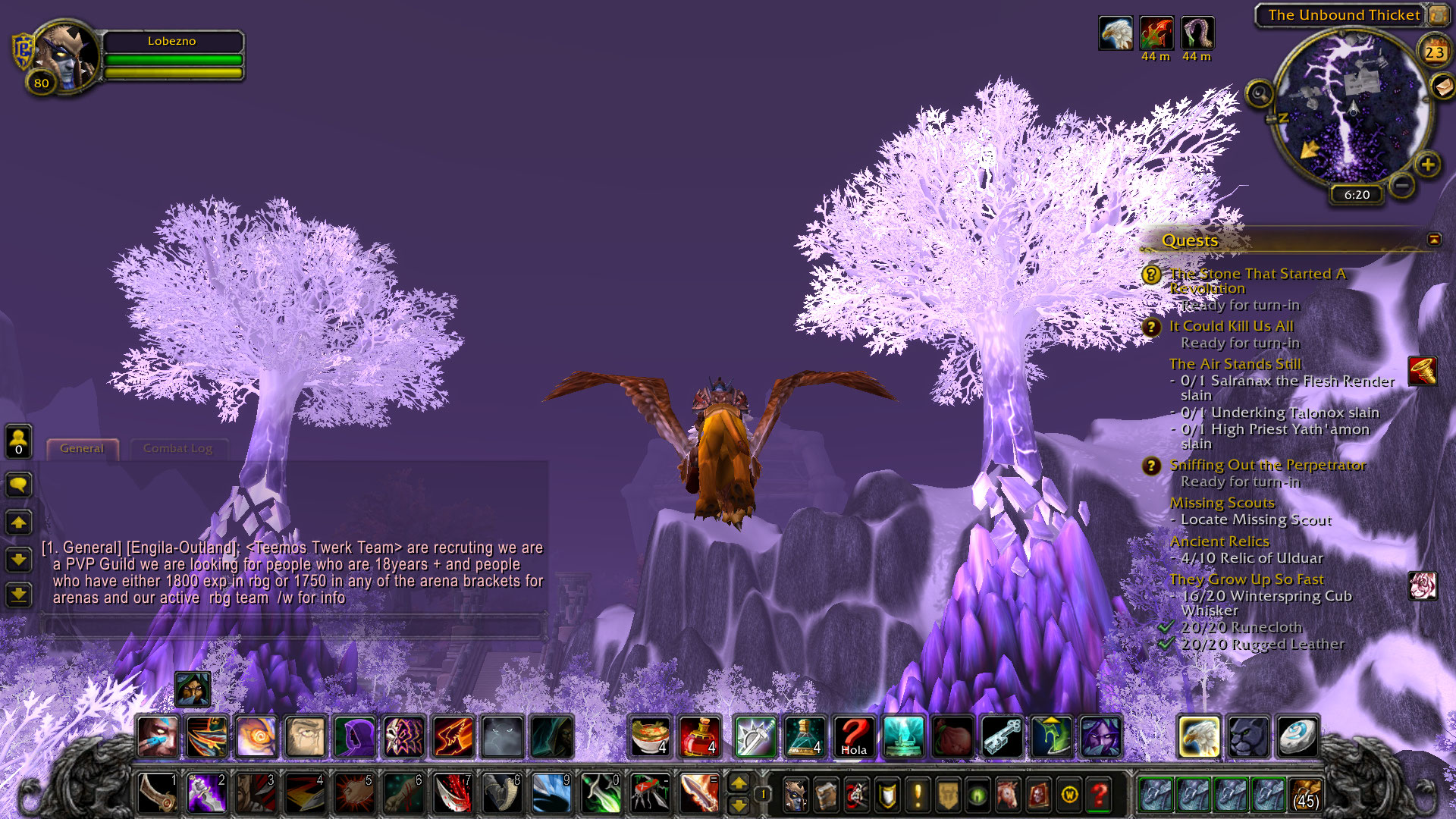The image size is (1456, 819).
Task: Open the calendar showing day 23
Action: pos(1433,52)
